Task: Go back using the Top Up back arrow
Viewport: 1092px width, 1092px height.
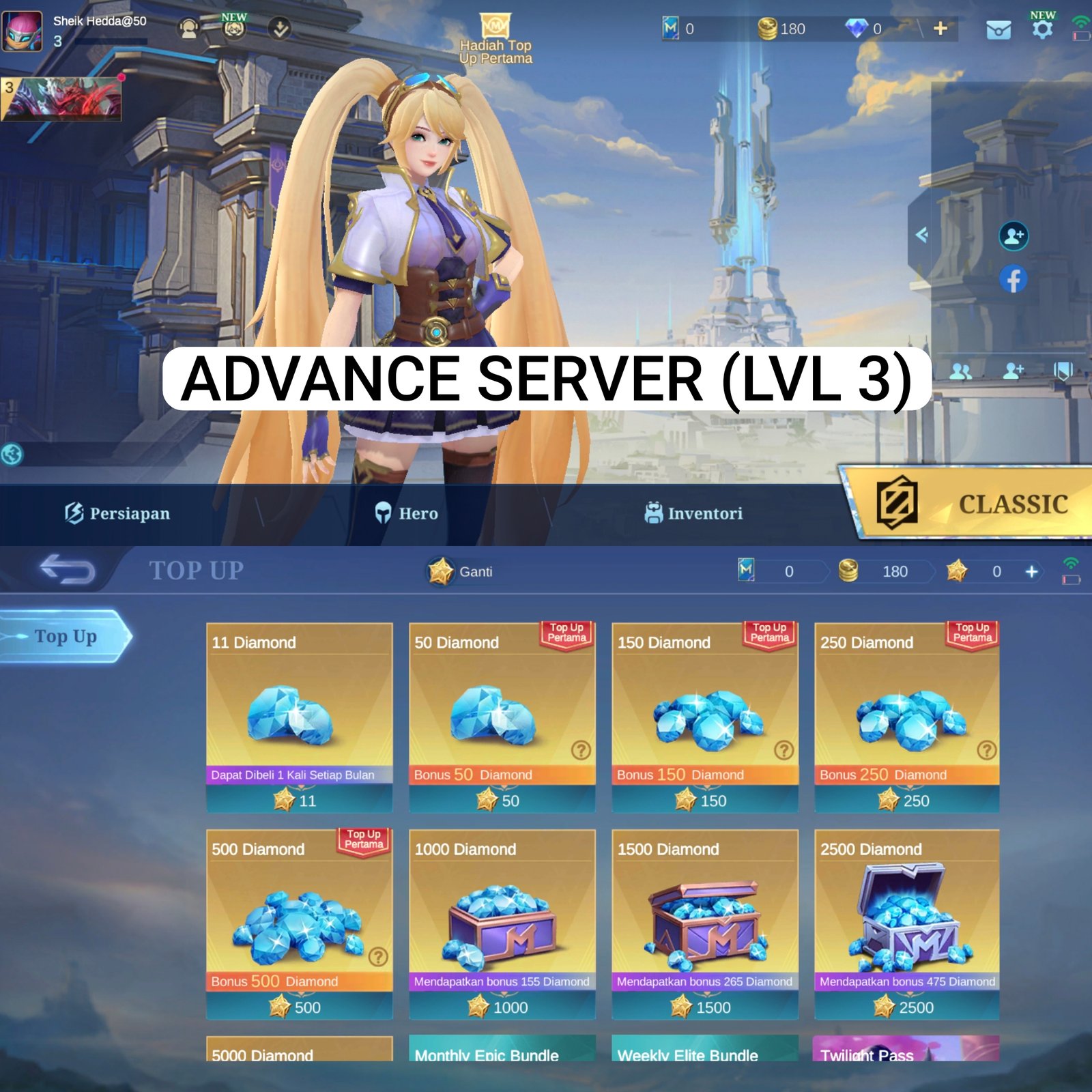Action: pyautogui.click(x=68, y=570)
